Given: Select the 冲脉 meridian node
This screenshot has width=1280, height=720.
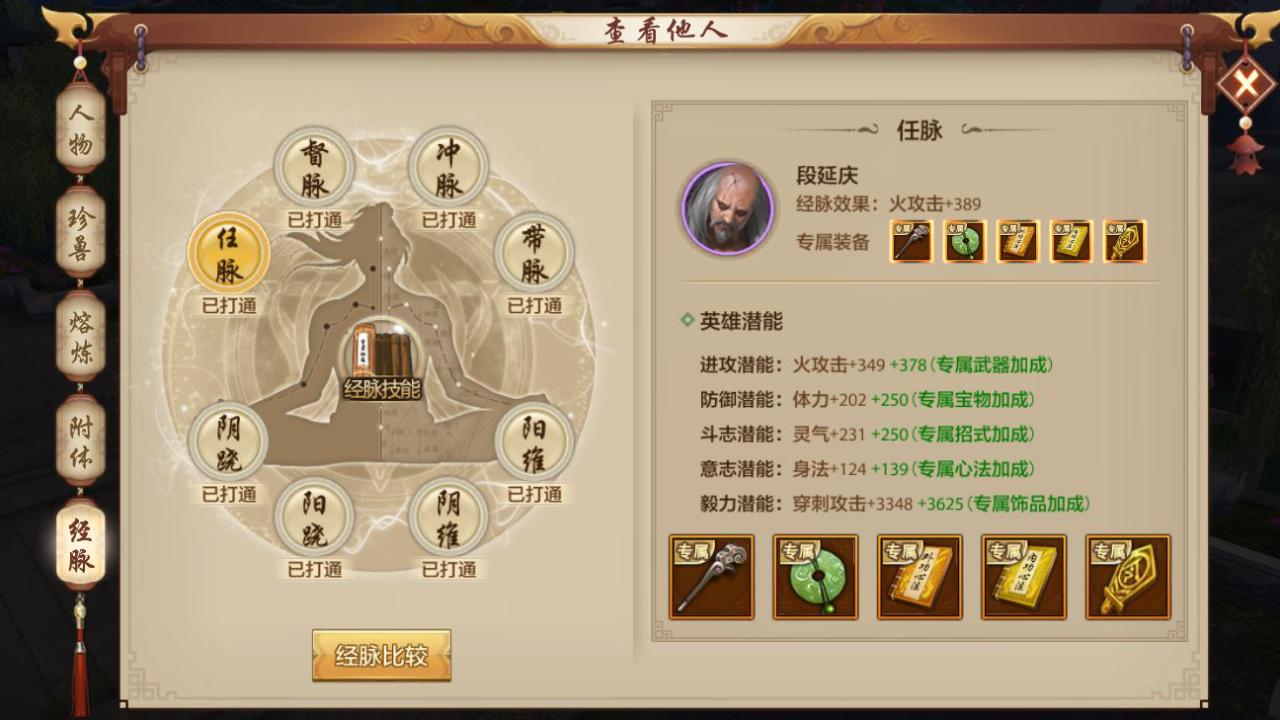Looking at the screenshot, I should [x=449, y=165].
